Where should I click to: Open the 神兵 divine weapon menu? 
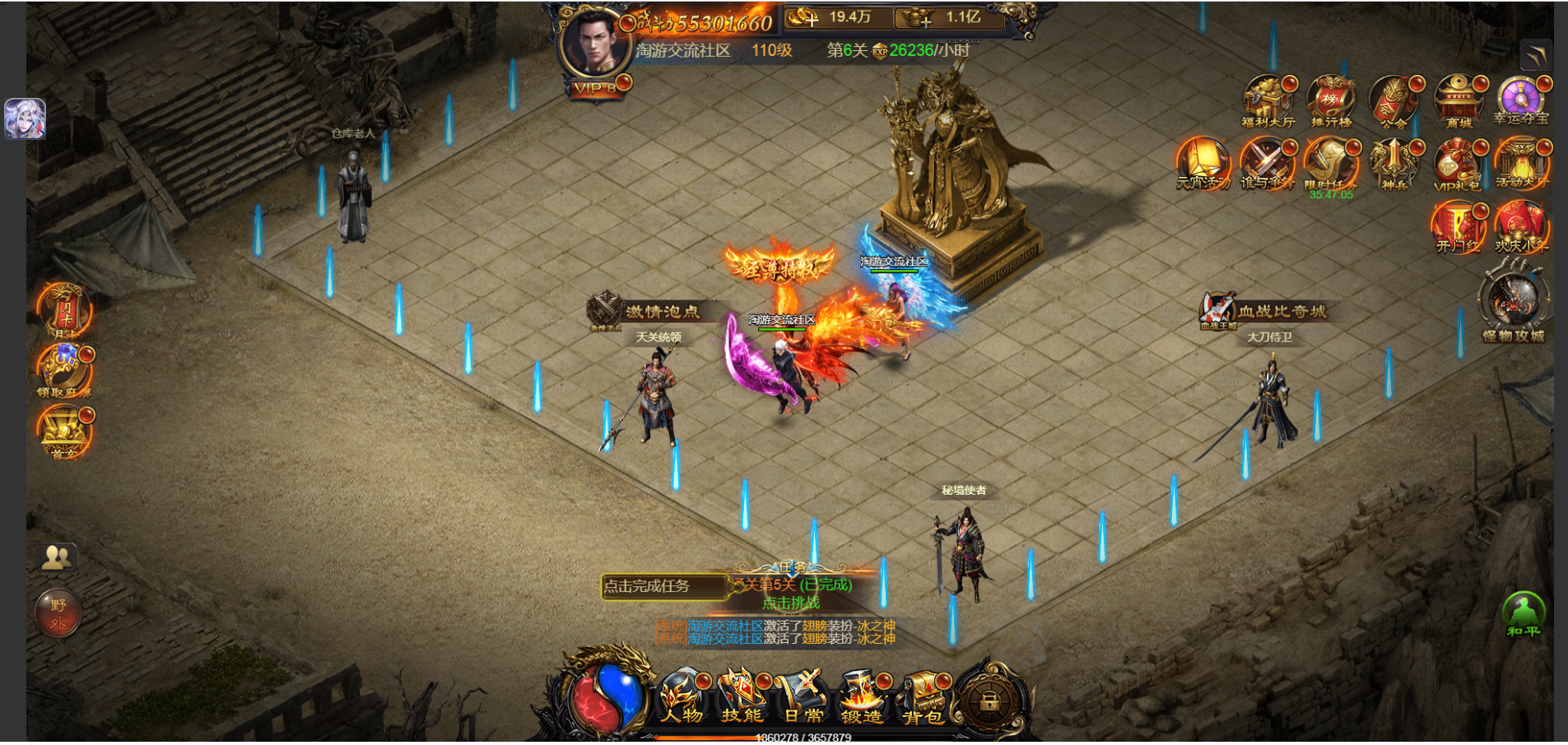[1394, 165]
